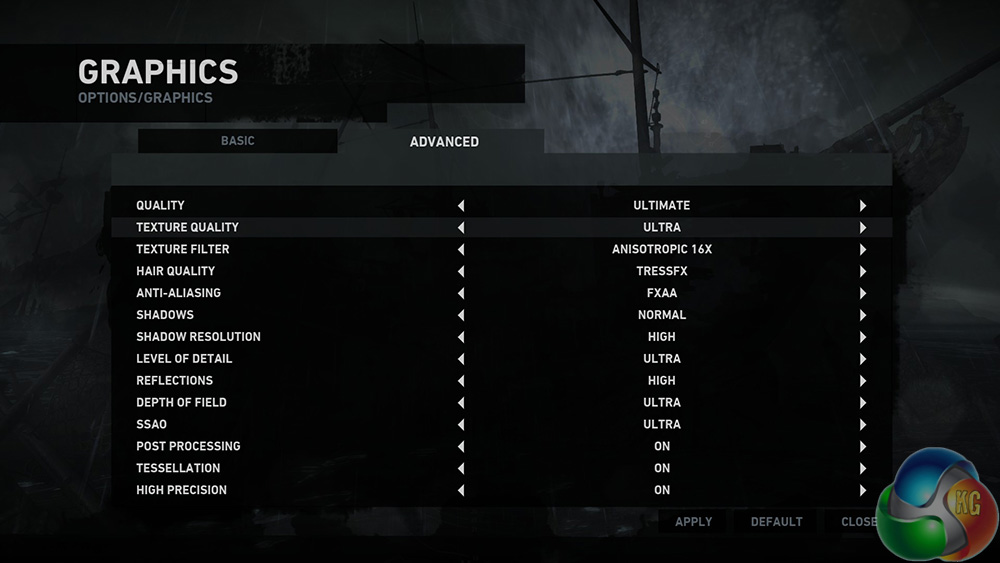This screenshot has height=563, width=1000.
Task: Decrease Shadow Resolution with left arrow
Action: coord(461,338)
